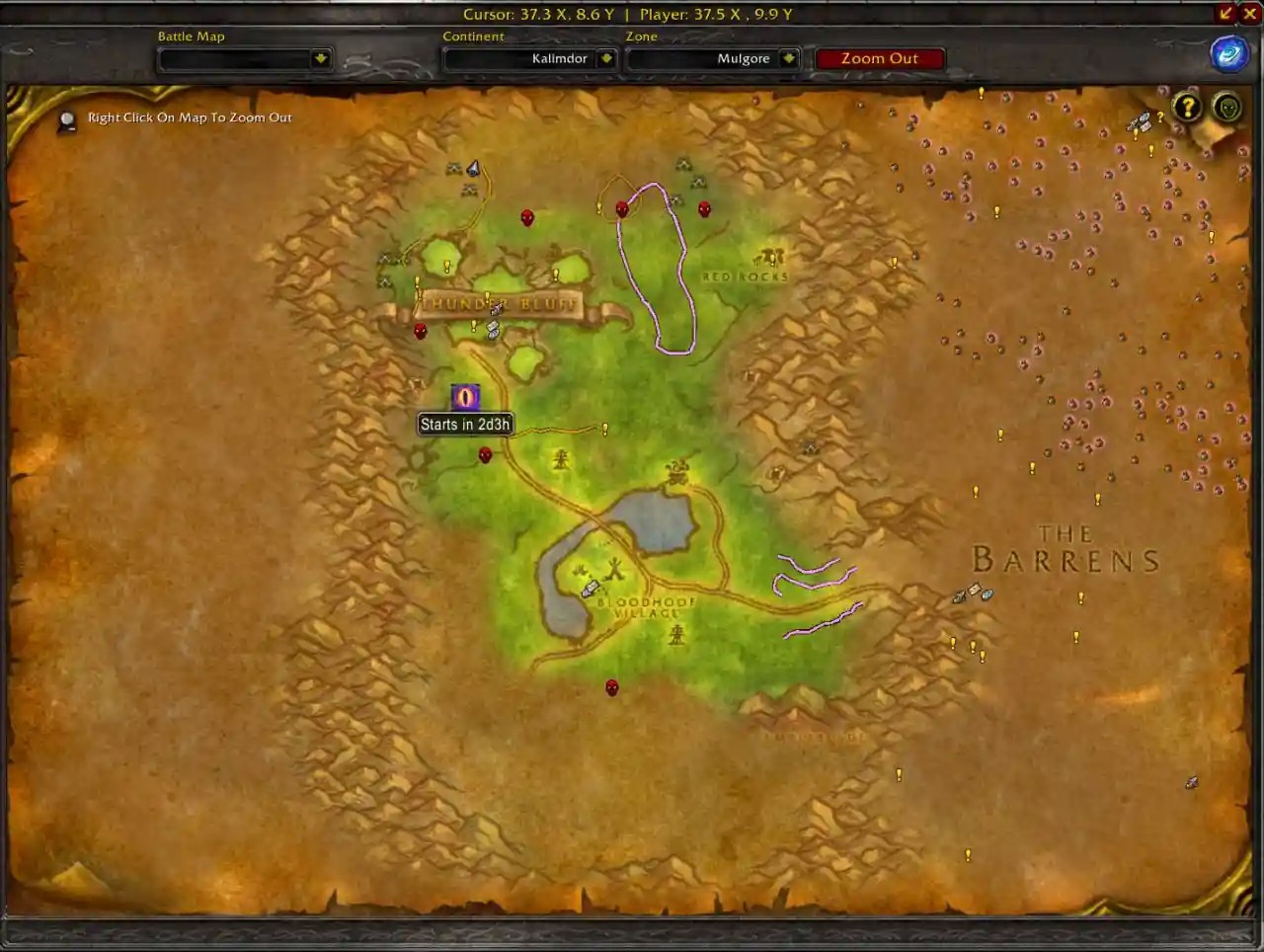Open the Zone dropdown showing Mulgore
Screen dimensions: 1264x952
point(713,58)
